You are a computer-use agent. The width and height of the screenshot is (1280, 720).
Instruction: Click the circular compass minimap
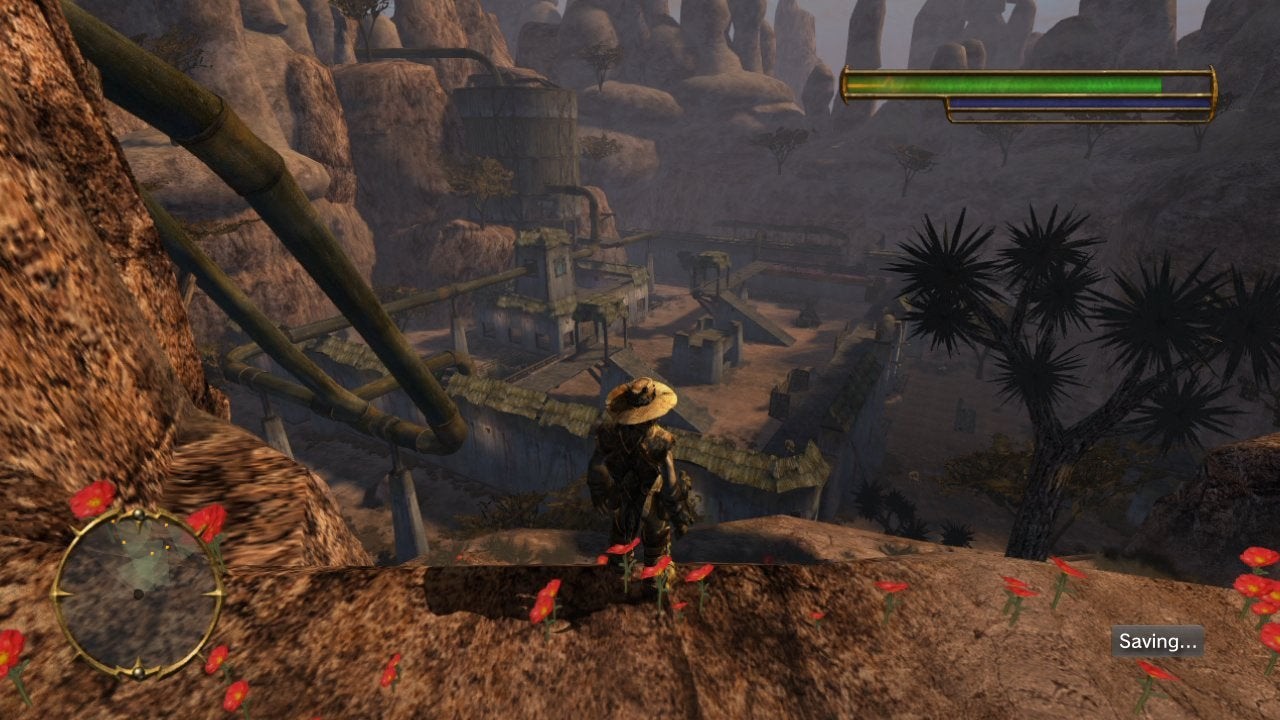[x=137, y=593]
